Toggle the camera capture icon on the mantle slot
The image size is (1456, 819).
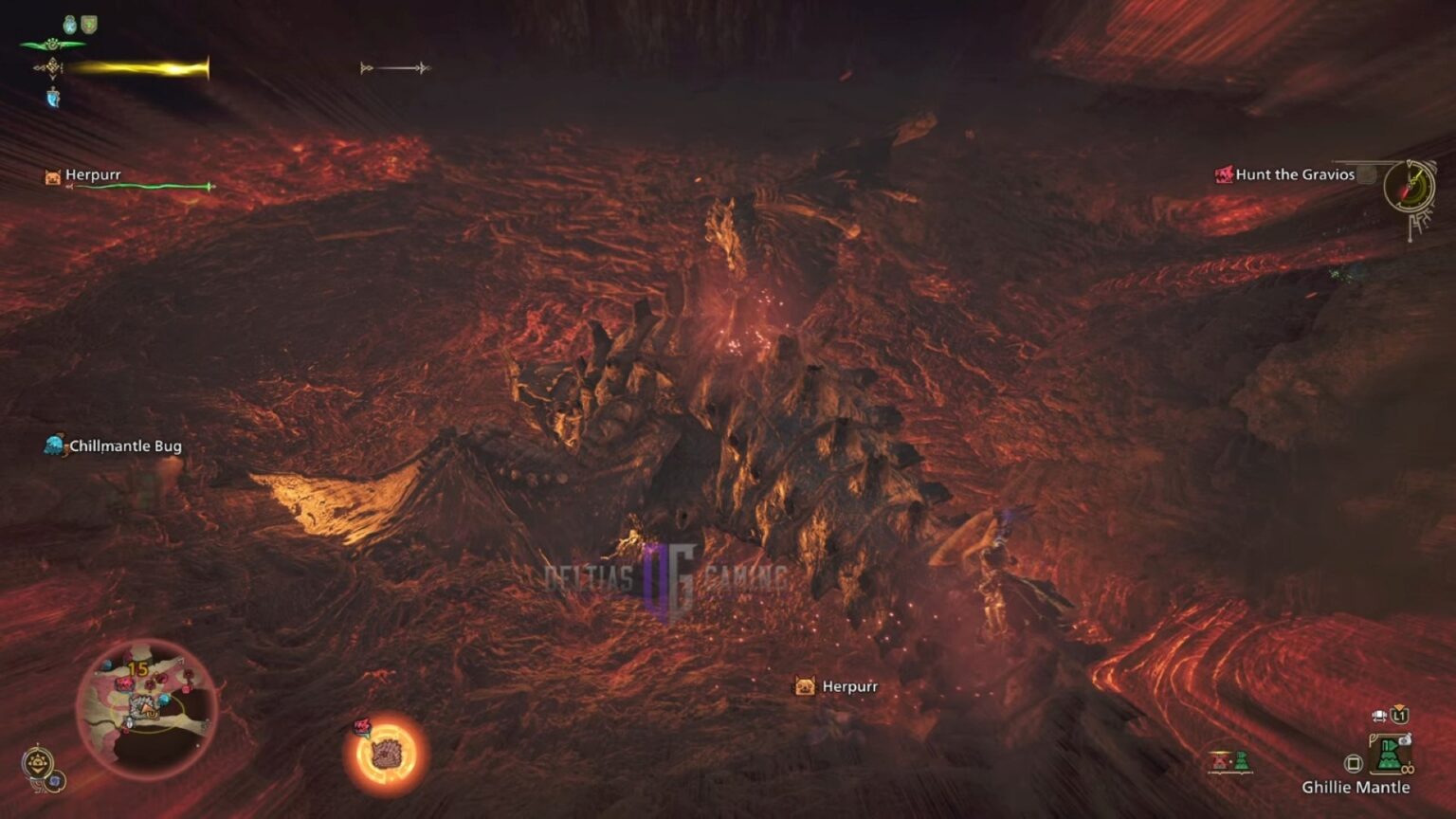pos(1405,738)
